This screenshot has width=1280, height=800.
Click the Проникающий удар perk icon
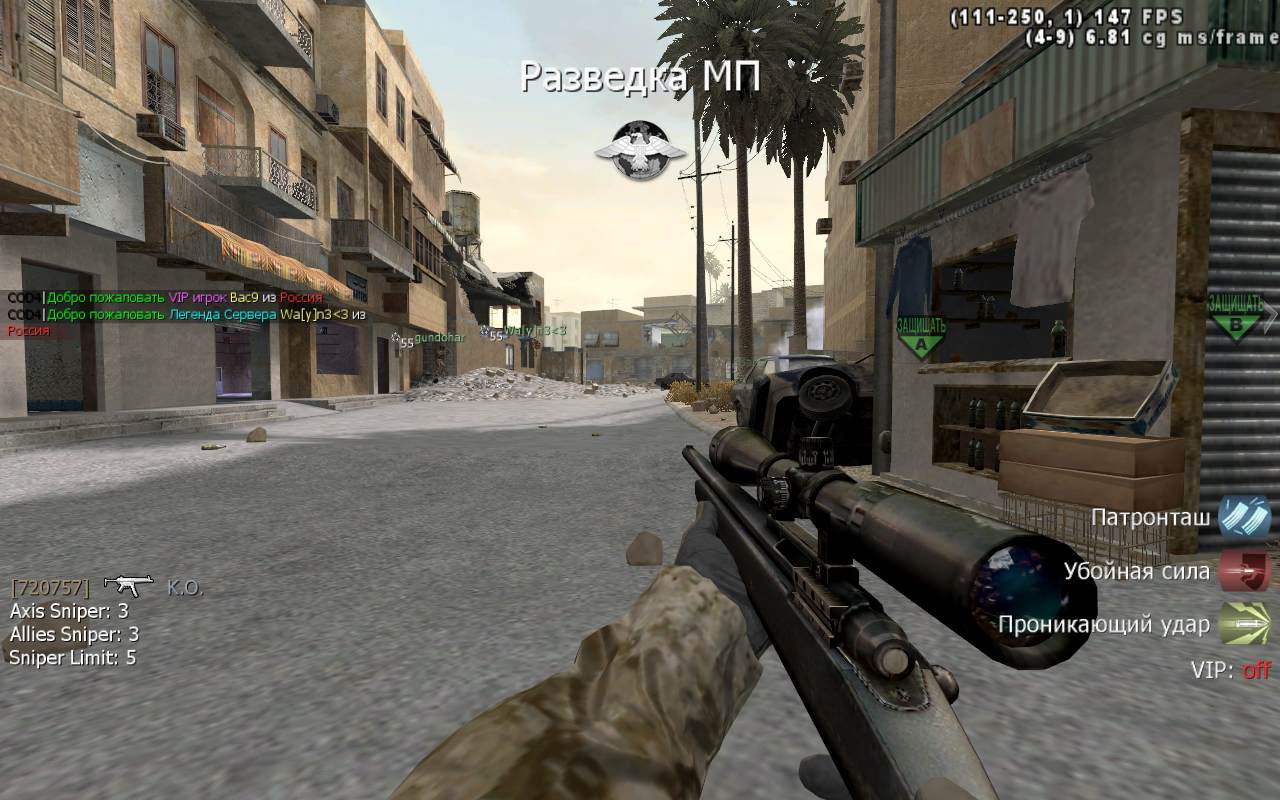(1244, 624)
